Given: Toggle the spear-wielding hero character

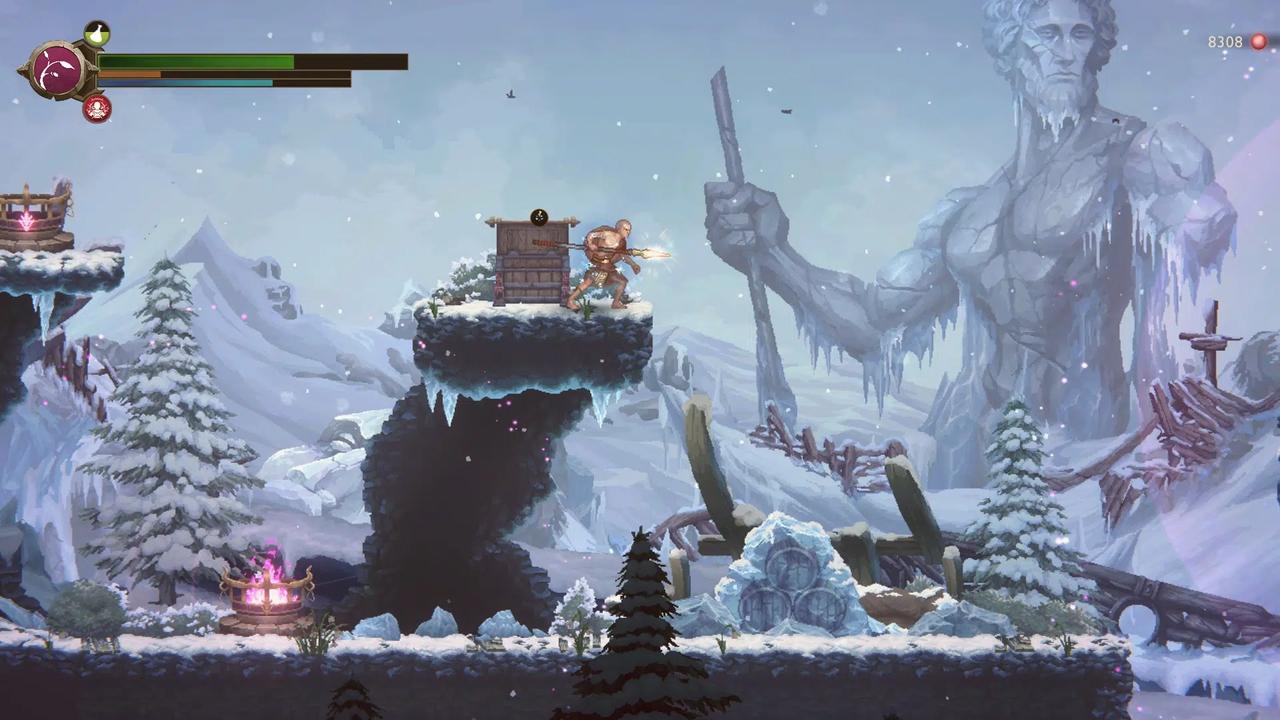Looking at the screenshot, I should pyautogui.click(x=607, y=260).
